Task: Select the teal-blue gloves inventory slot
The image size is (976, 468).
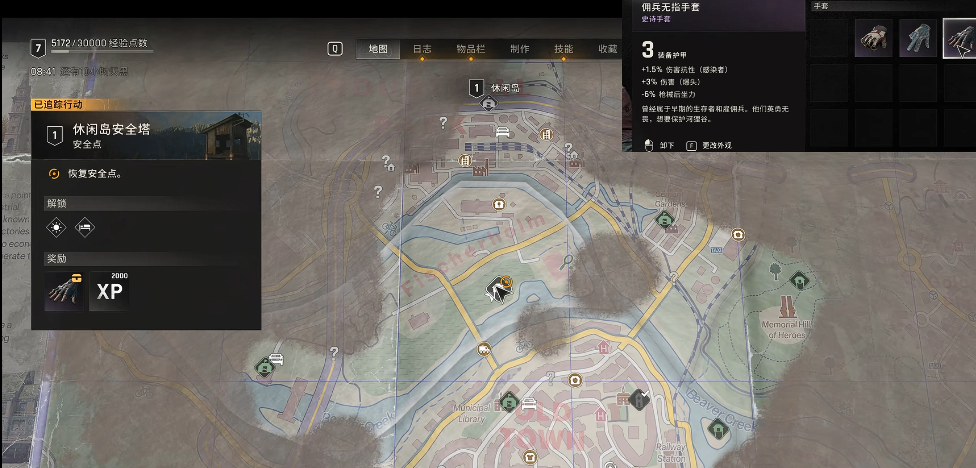Action: pyautogui.click(x=917, y=40)
